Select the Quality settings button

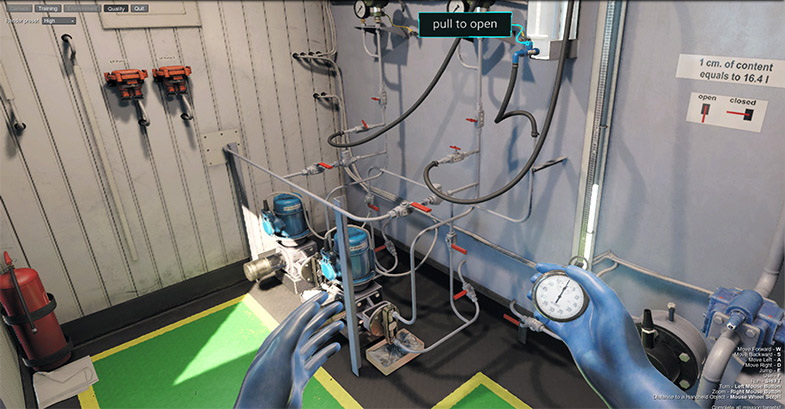[115, 8]
